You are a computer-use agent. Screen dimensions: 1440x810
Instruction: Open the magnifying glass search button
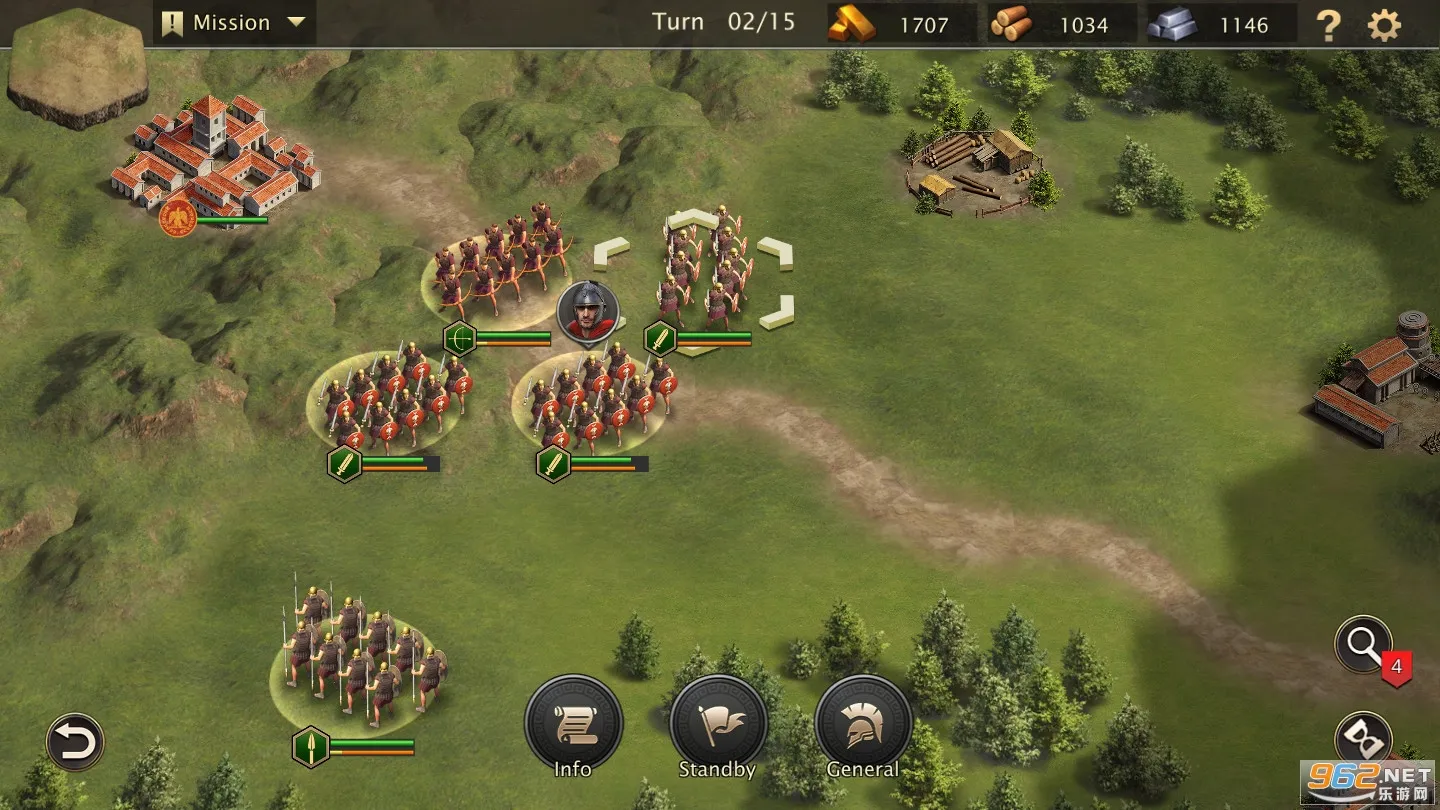point(1363,645)
